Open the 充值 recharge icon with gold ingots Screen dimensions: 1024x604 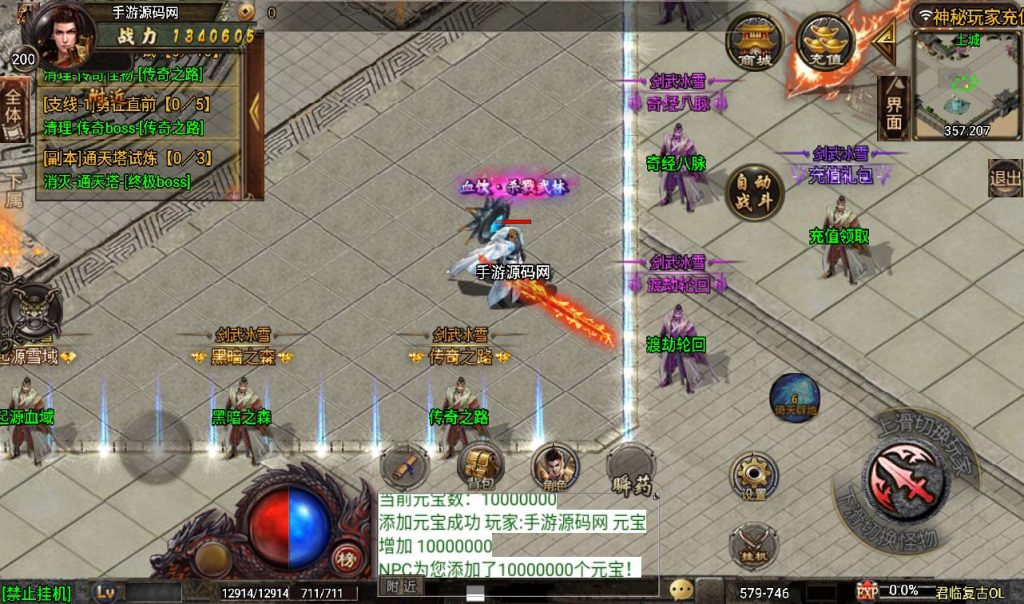coord(823,42)
